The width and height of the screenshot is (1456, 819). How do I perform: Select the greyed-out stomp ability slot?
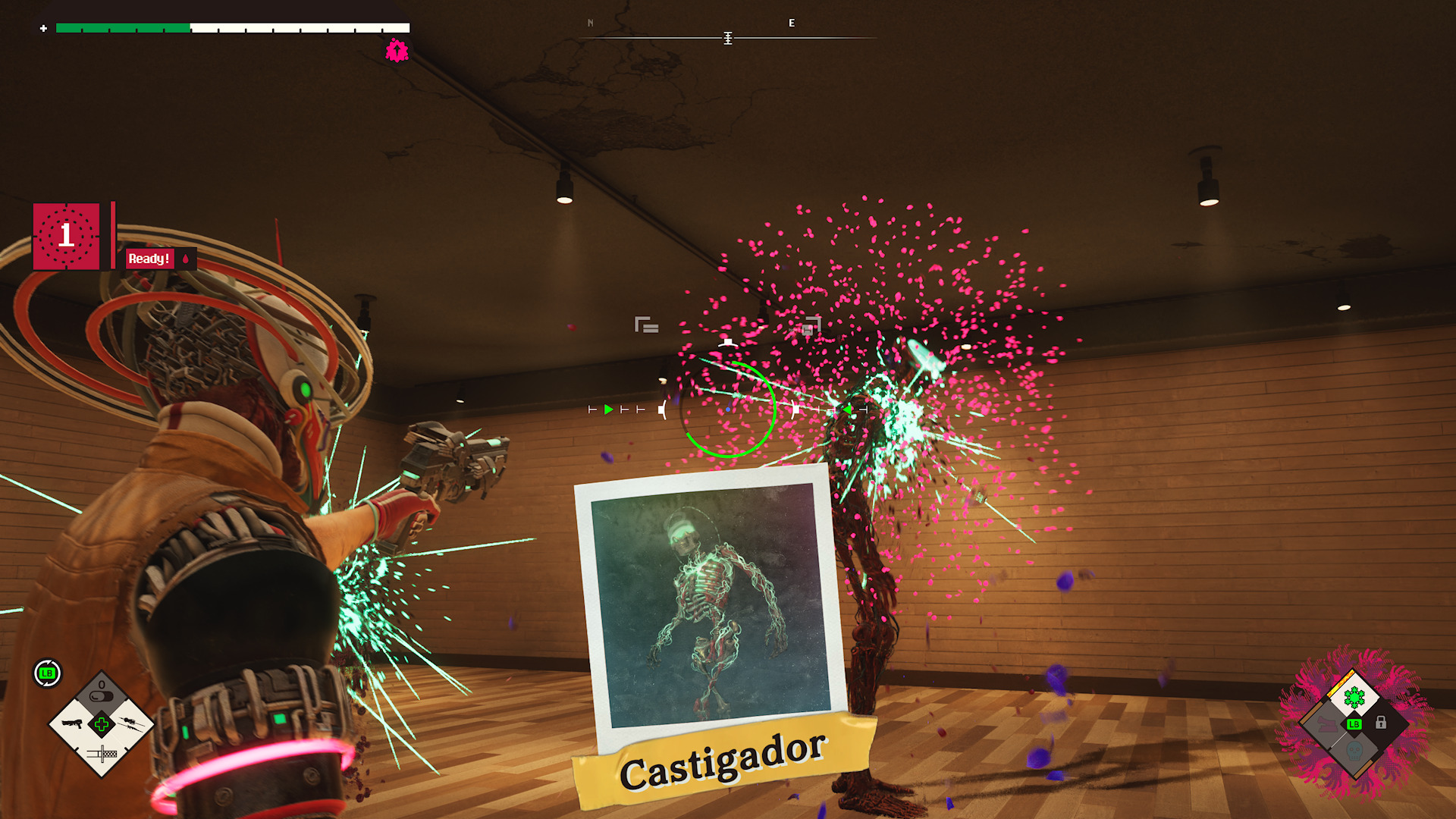(1326, 723)
